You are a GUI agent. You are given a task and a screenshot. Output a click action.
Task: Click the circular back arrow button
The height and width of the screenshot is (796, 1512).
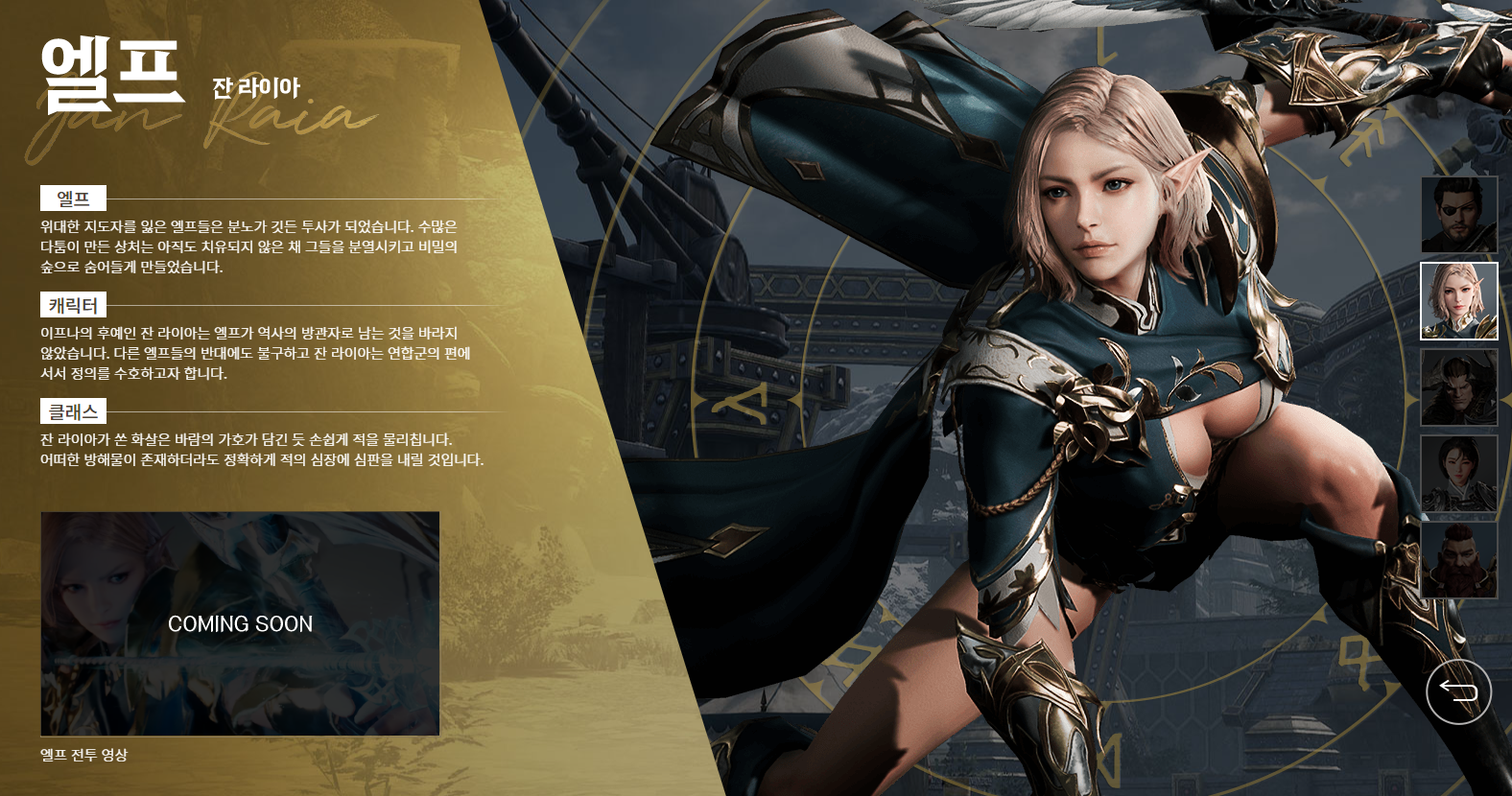(x=1458, y=691)
